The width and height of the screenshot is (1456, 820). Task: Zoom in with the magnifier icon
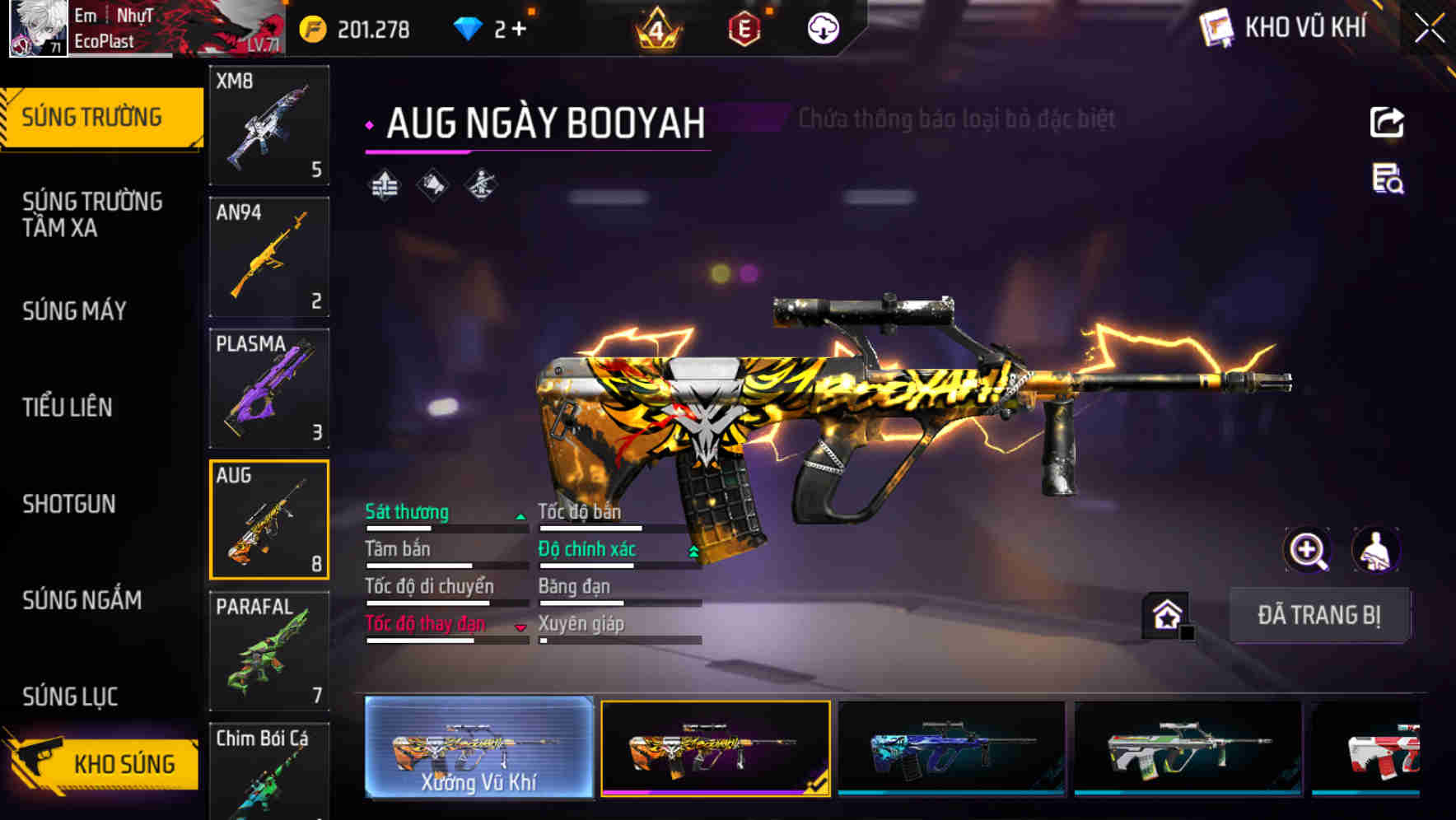pos(1307,550)
